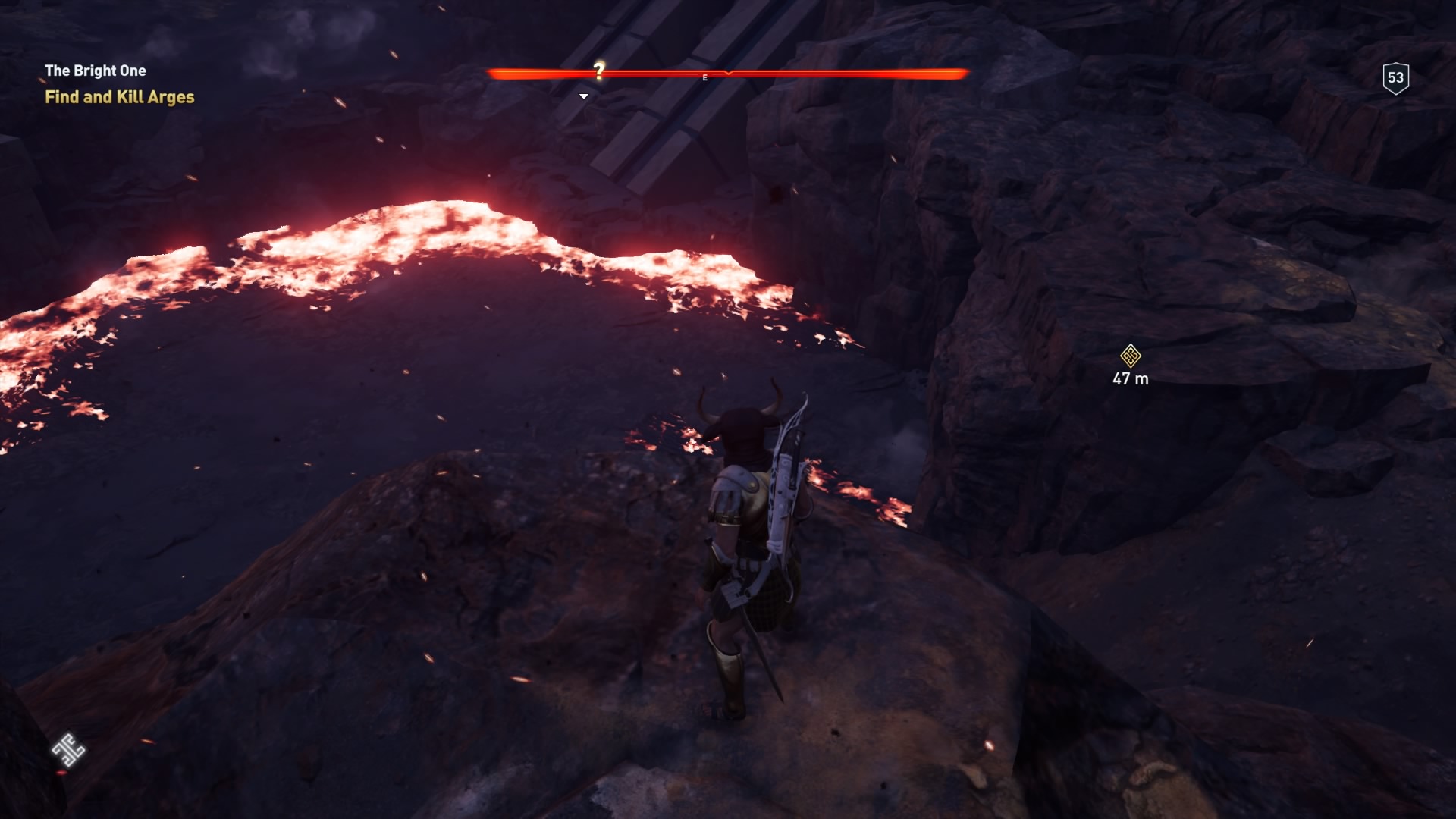Click 'The Bright One' quest title
This screenshot has width=1456, height=819.
point(96,71)
